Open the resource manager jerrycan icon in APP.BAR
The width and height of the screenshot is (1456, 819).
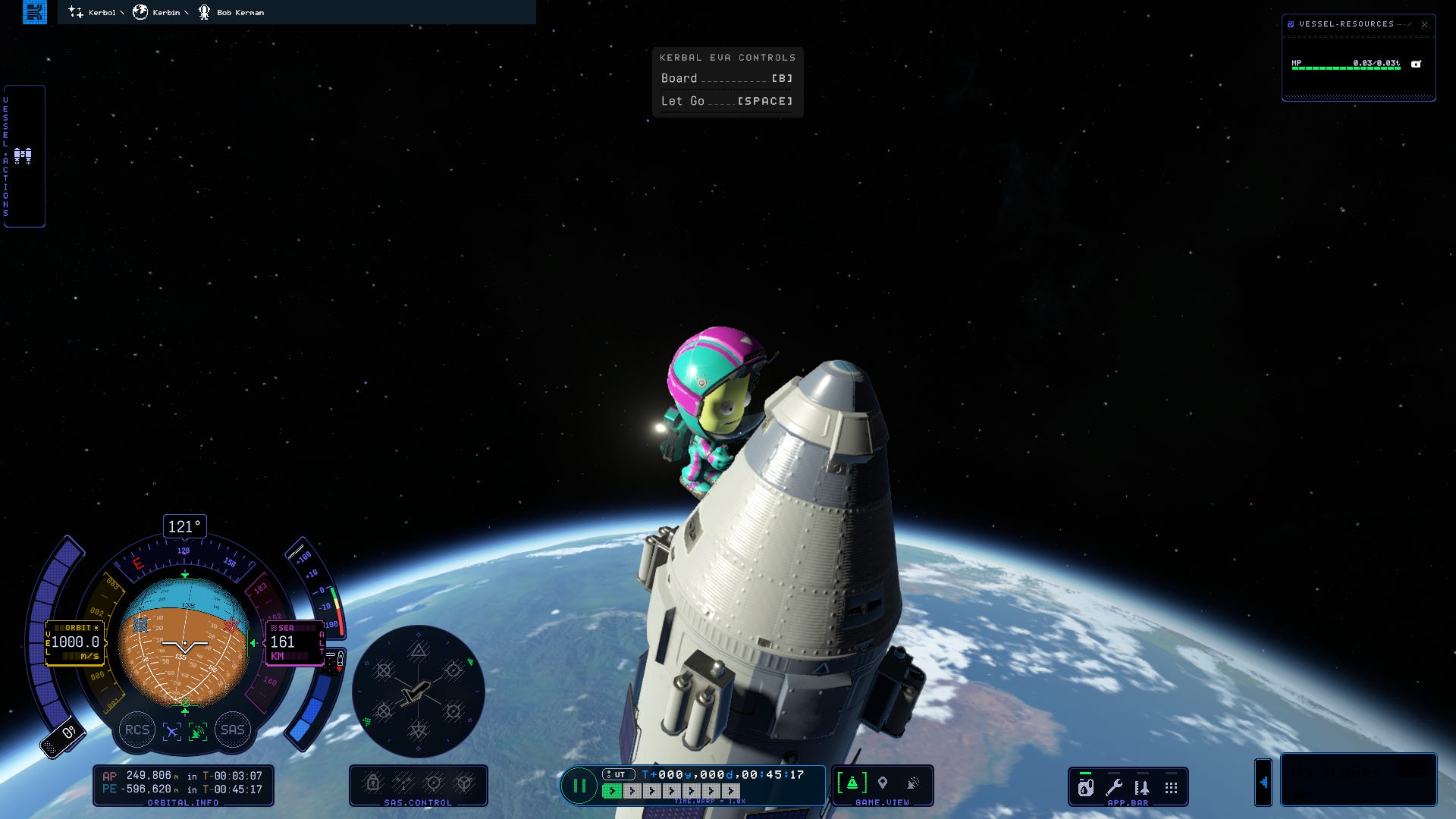point(1085,789)
